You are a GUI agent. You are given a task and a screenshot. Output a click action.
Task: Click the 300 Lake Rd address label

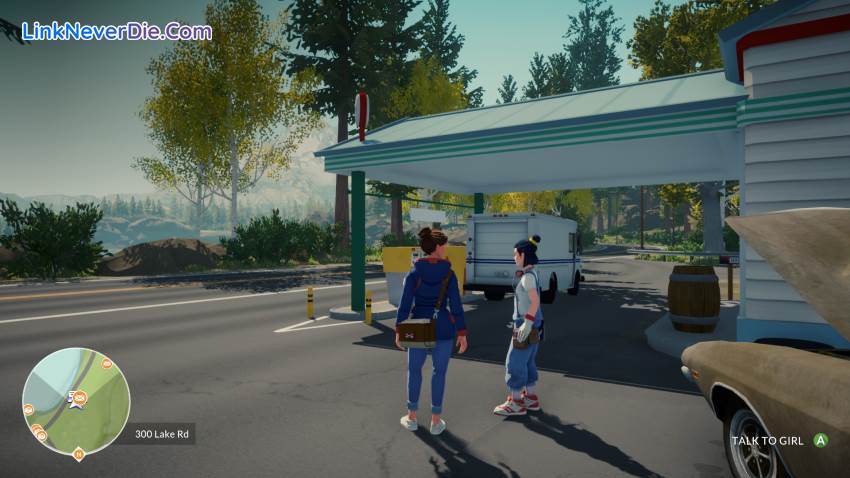160,434
